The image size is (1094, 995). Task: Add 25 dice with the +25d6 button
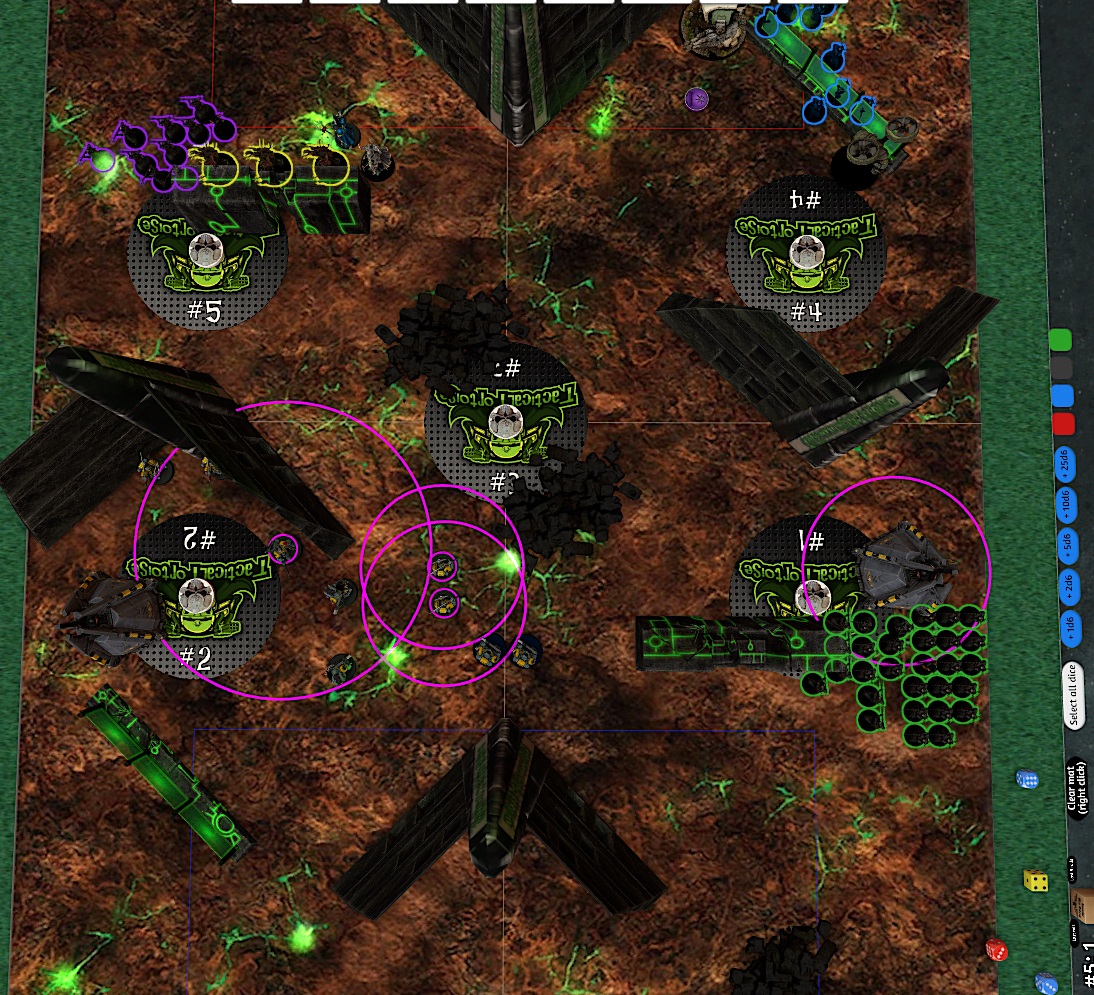coord(1065,464)
